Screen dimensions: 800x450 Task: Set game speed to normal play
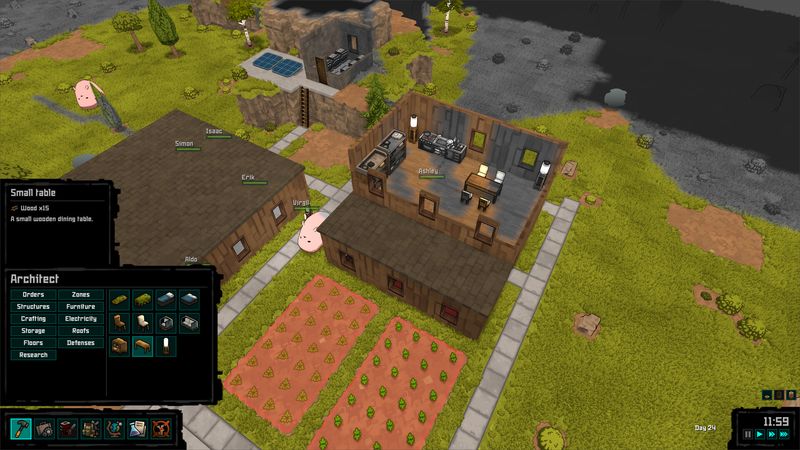coord(758,435)
